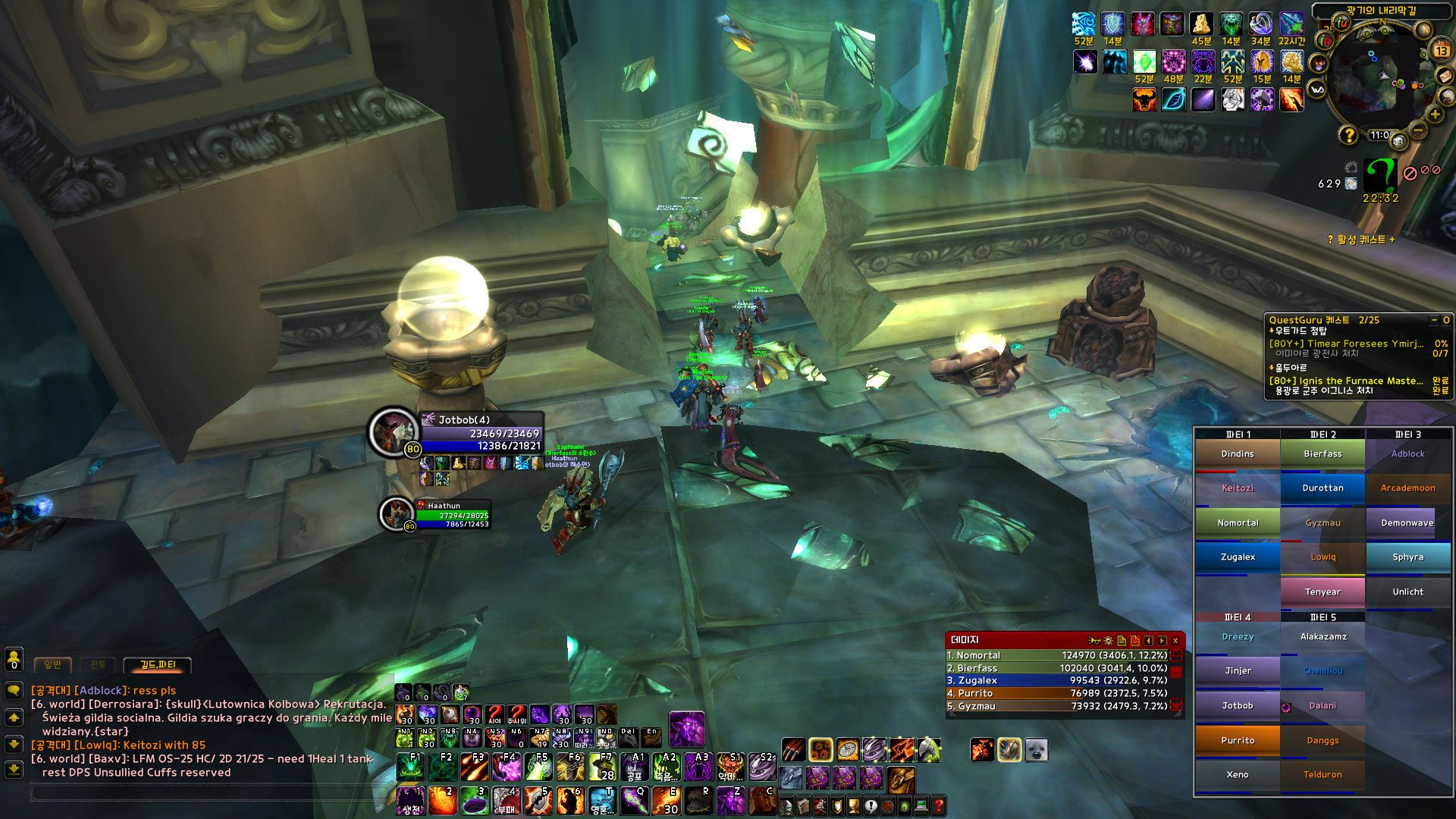Click the minimap zoom-out minus button
The width and height of the screenshot is (1456, 819).
(1418, 130)
